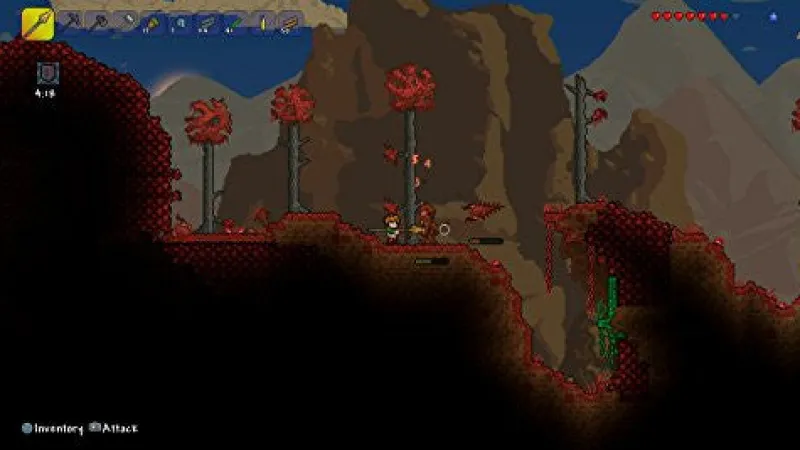This screenshot has width=800, height=450.
Task: Select the magic mirror hotbar slot
Action: pyautogui.click(x=180, y=21)
